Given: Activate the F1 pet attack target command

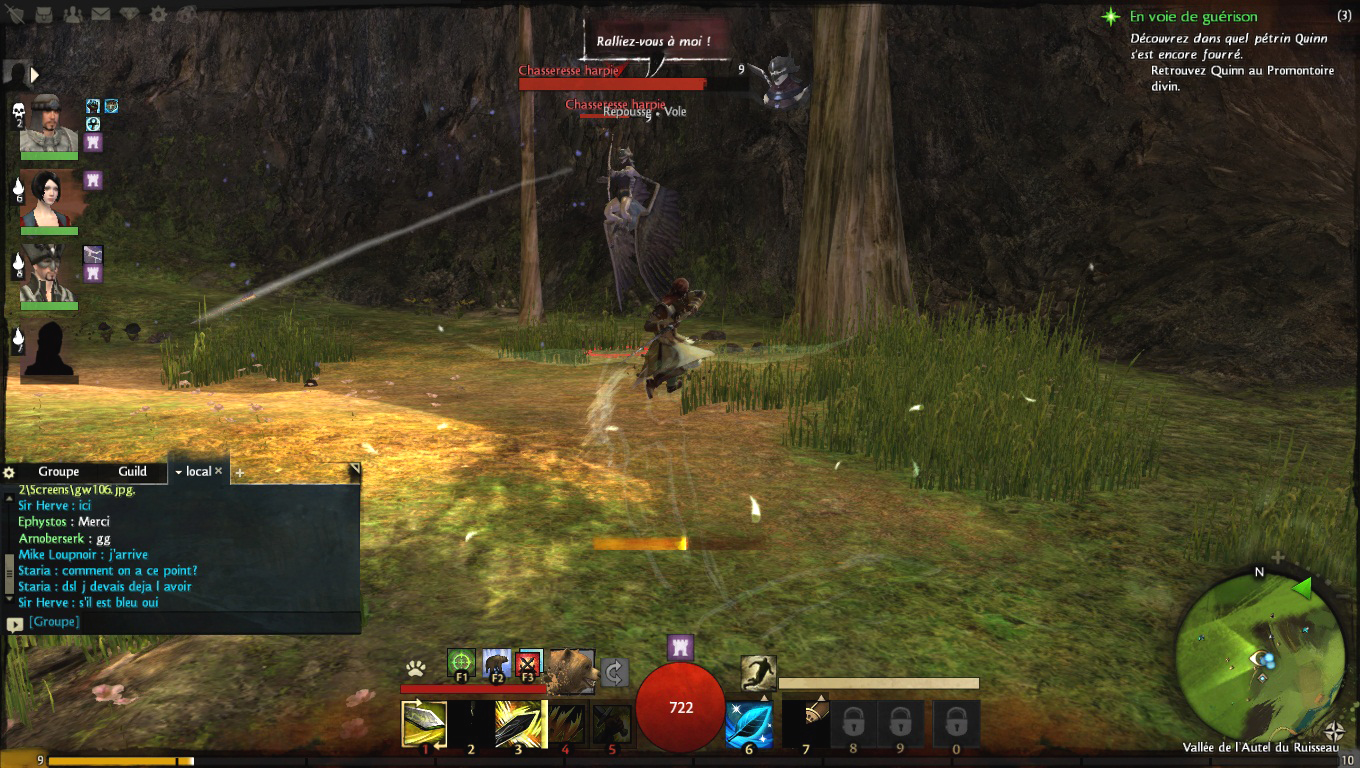Looking at the screenshot, I should click(x=461, y=662).
